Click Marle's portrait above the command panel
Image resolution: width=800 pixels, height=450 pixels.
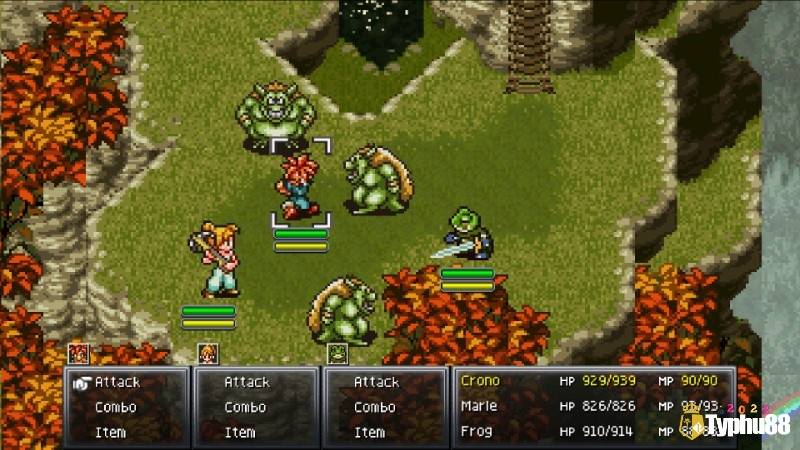[207, 353]
